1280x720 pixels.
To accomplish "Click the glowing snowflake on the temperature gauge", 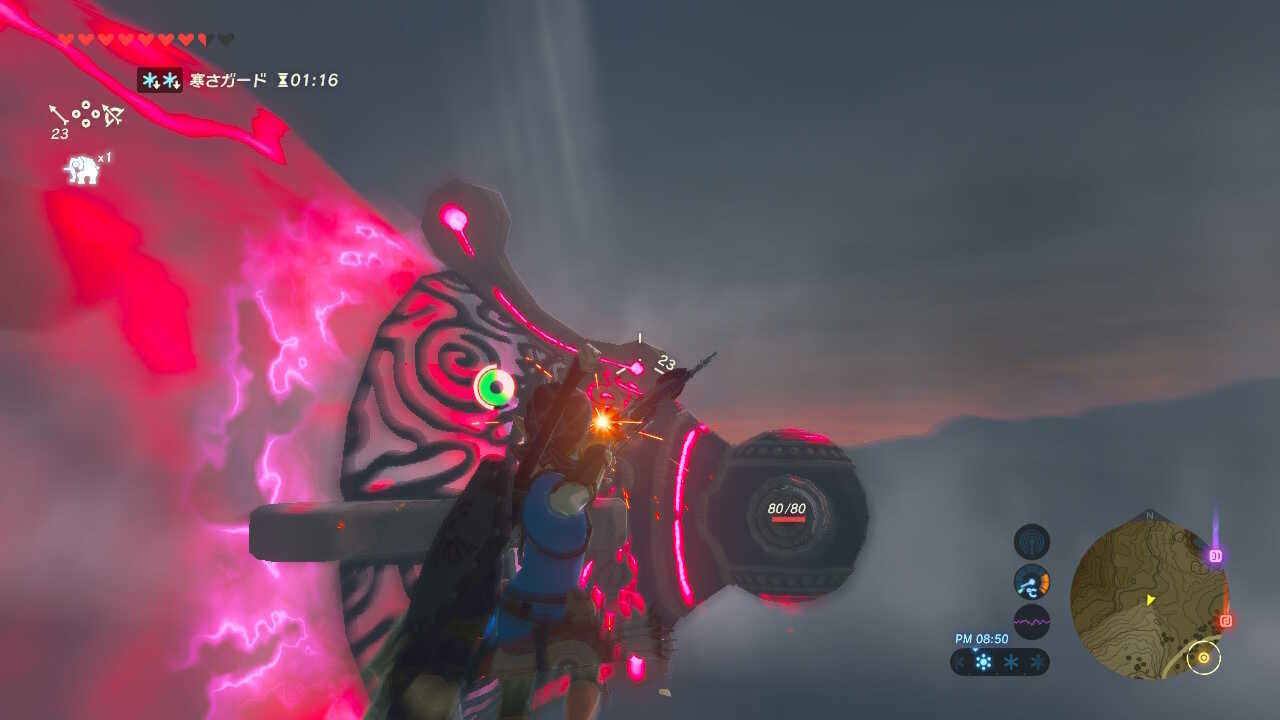I will pos(984,662).
